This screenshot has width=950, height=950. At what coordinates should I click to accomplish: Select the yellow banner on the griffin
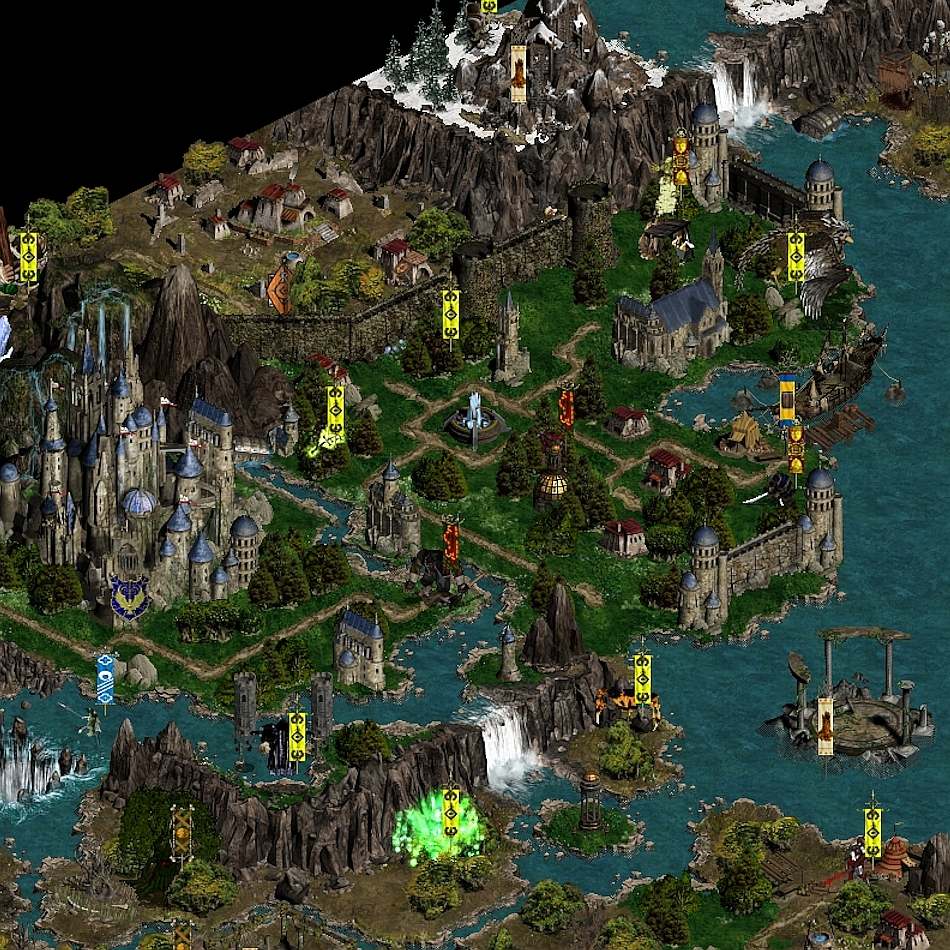(796, 256)
